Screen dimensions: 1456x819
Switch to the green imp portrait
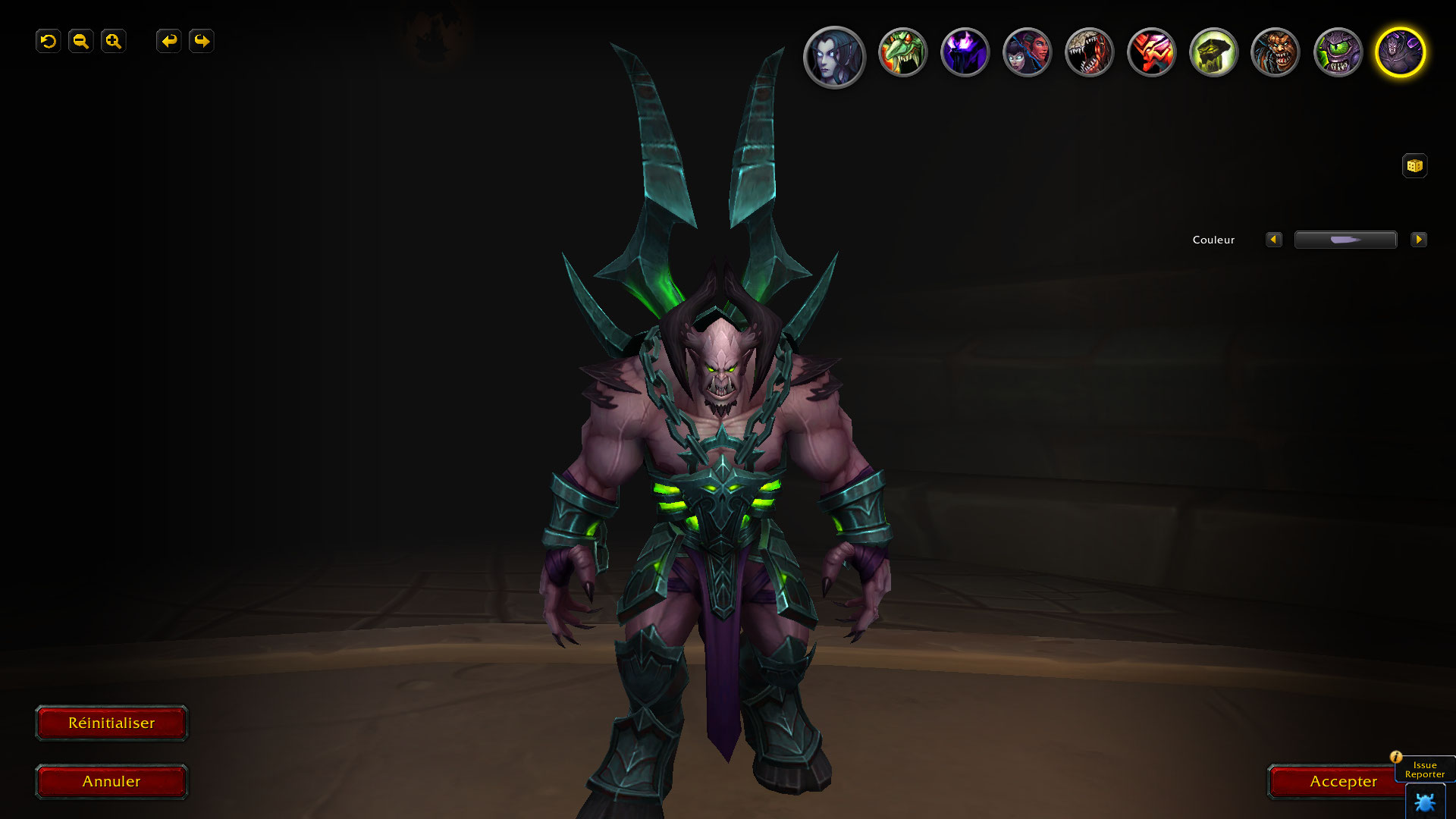pos(902,52)
